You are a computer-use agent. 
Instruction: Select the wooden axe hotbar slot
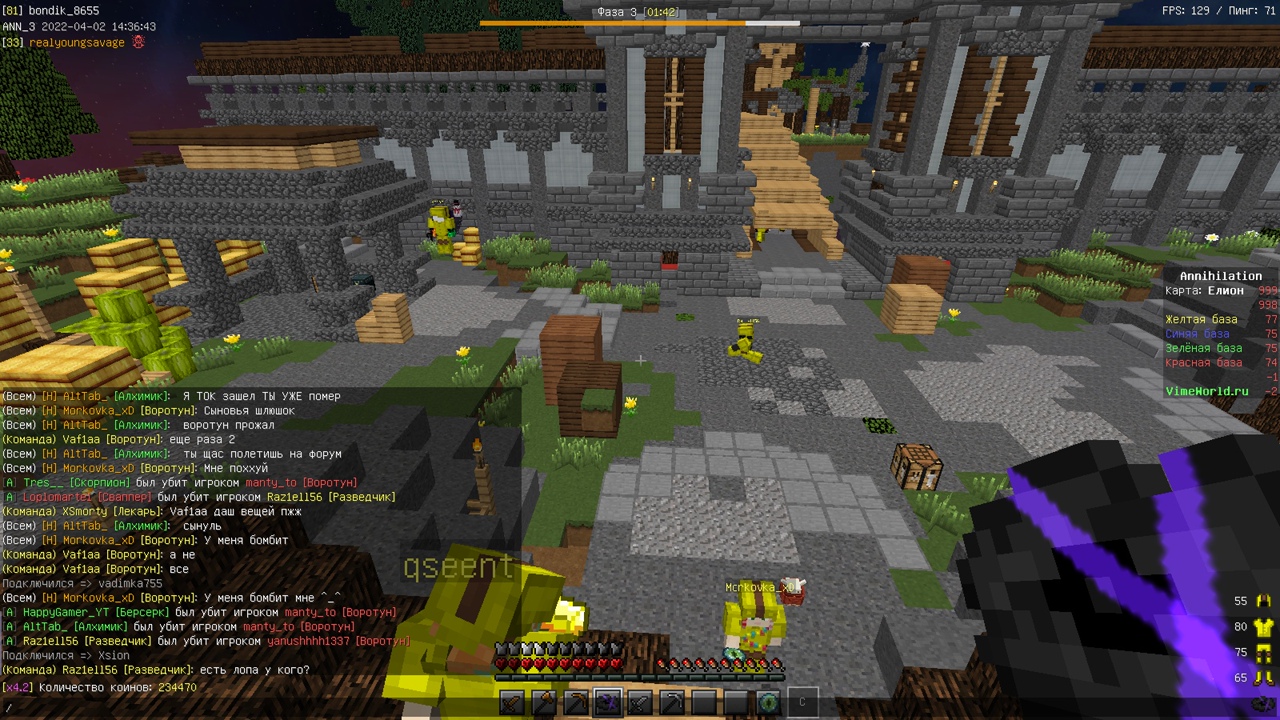click(x=544, y=702)
